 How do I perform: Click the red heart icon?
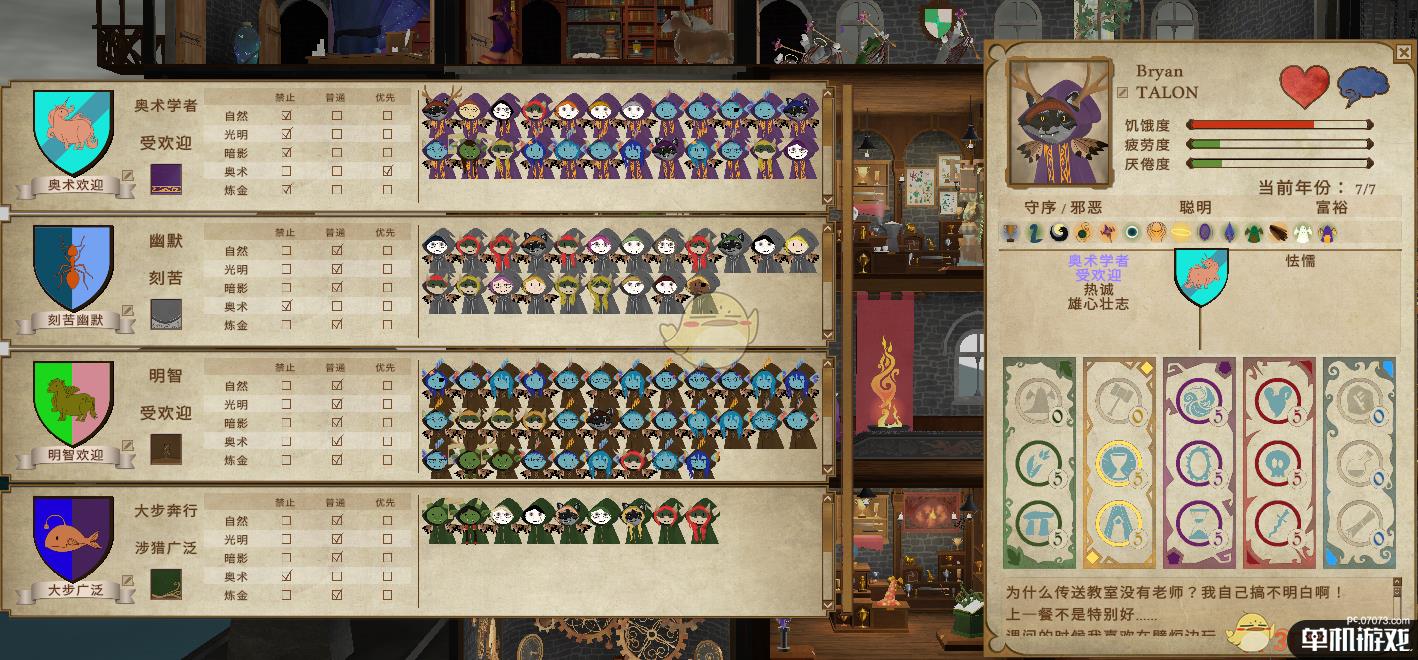tap(1305, 87)
